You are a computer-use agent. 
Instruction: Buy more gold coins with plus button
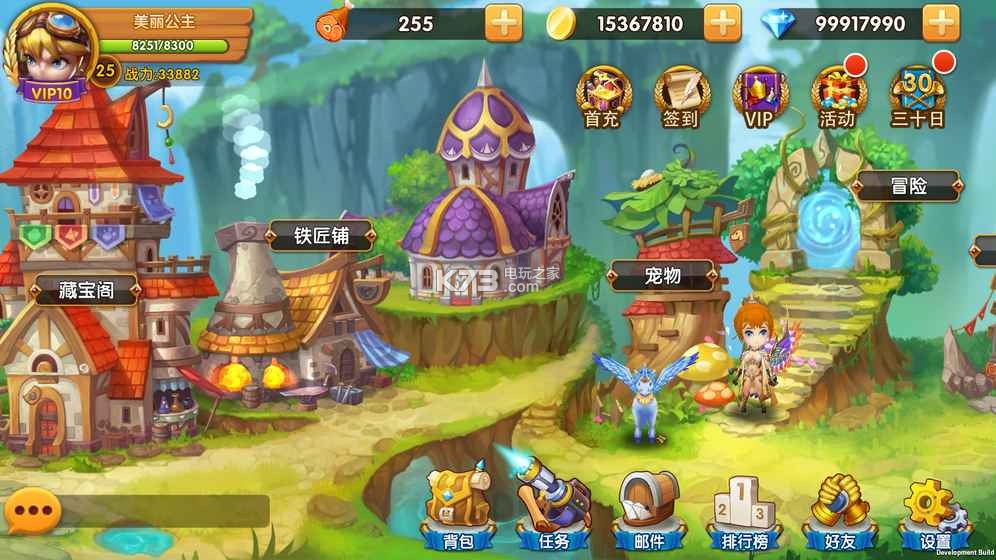pos(722,23)
